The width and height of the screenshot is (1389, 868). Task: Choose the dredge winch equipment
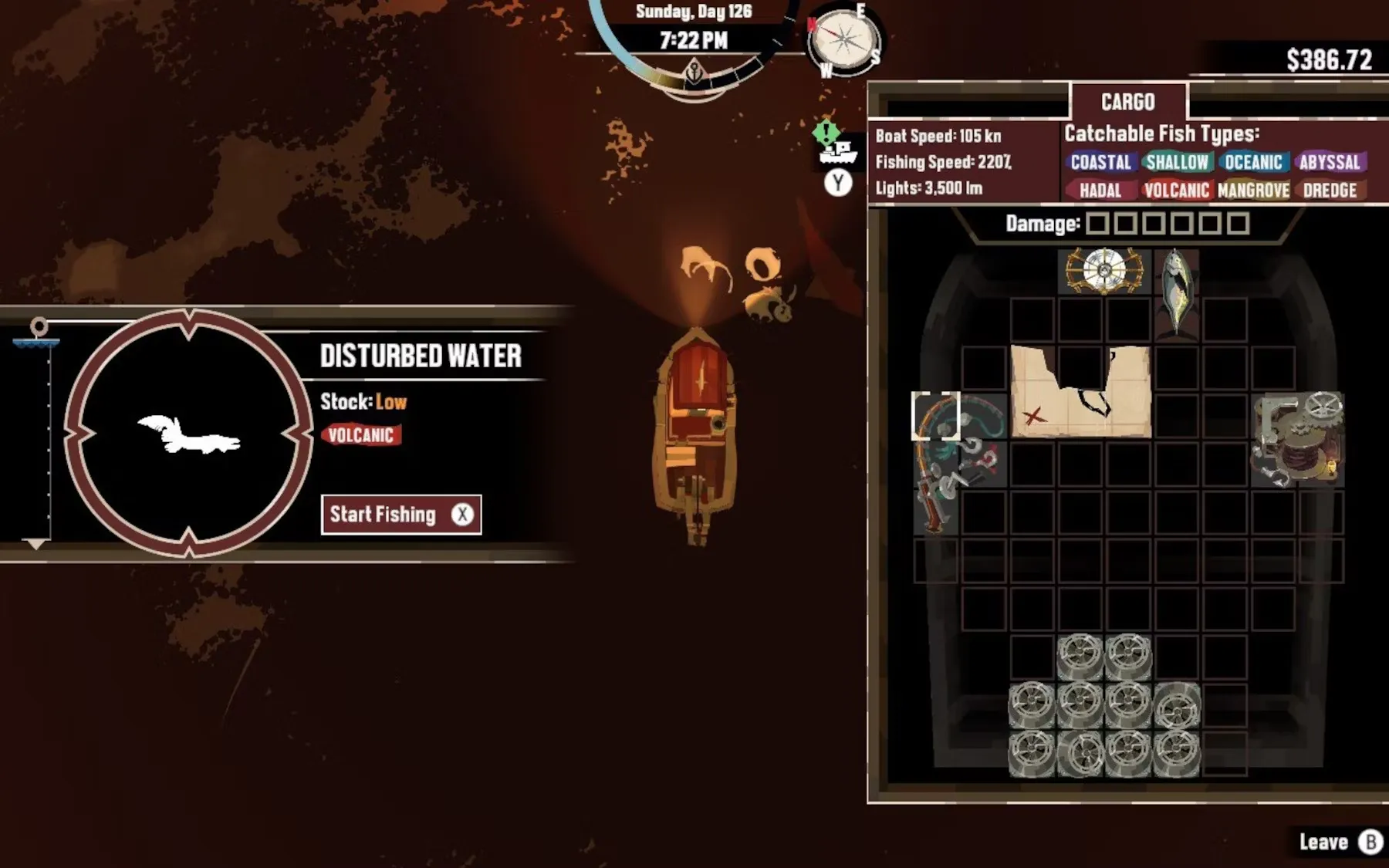coord(1297,440)
